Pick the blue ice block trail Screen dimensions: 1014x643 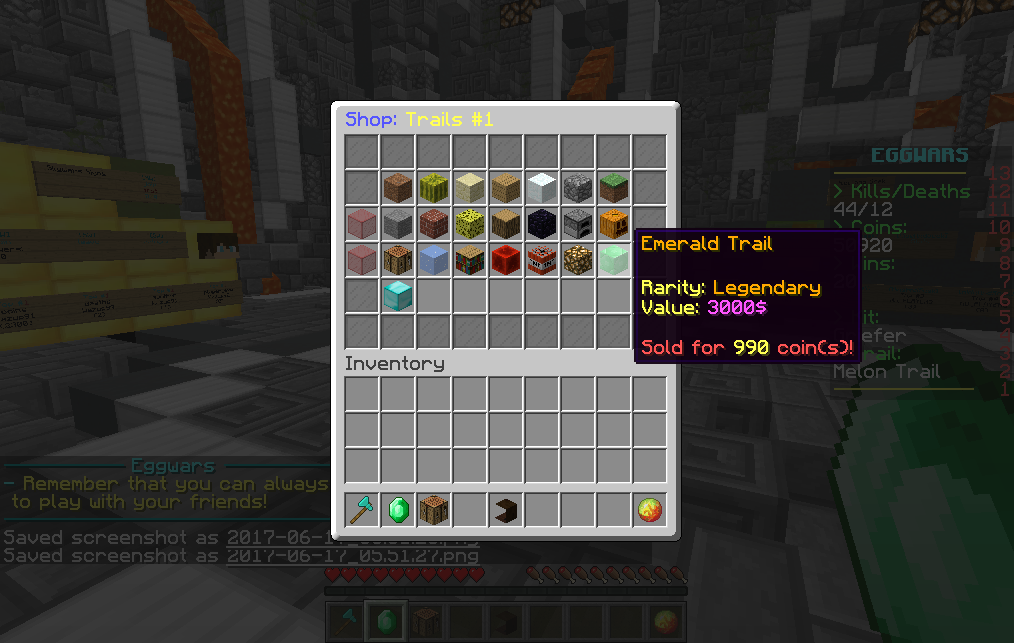[x=433, y=259]
